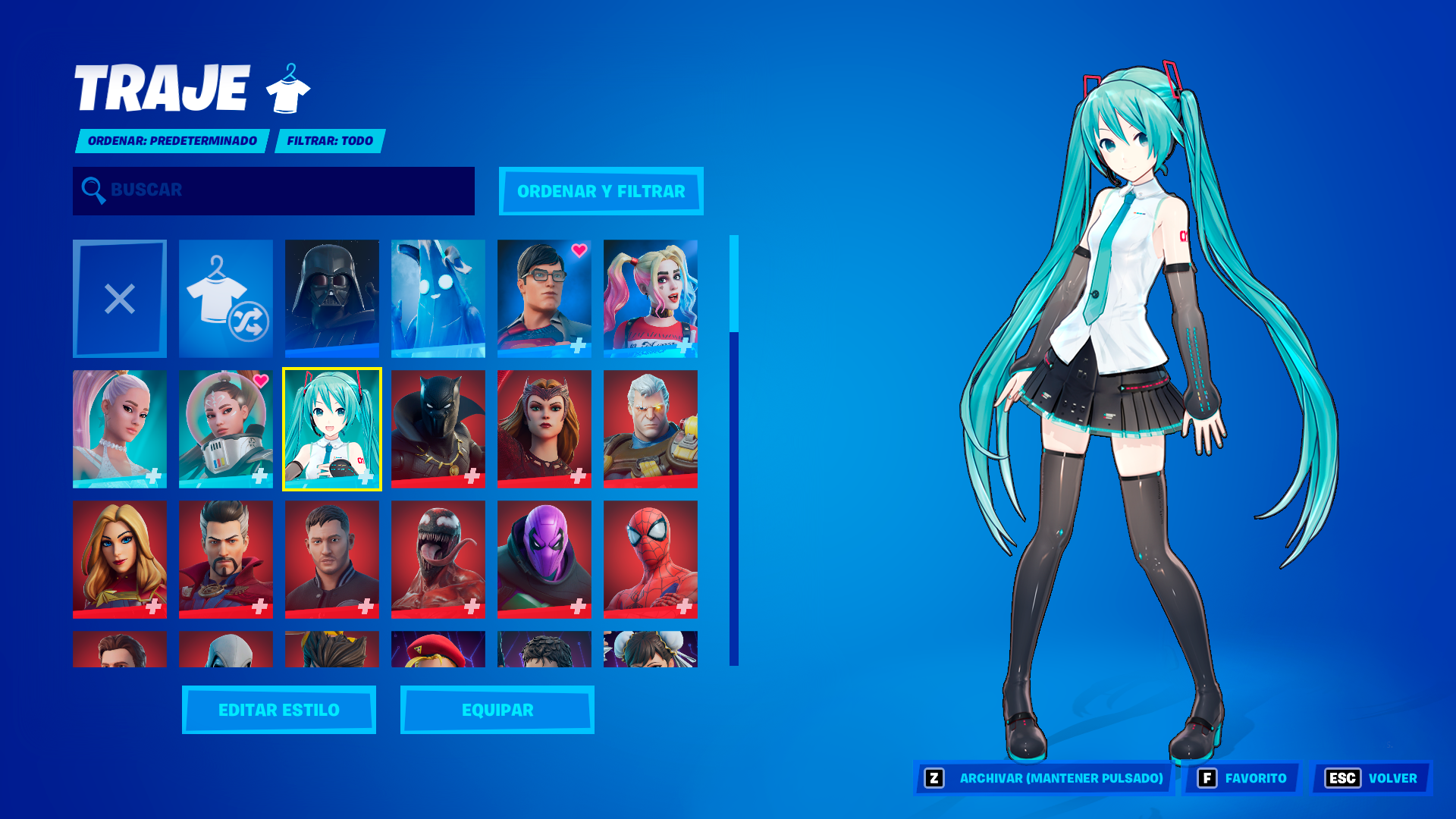The image size is (1456, 819).
Task: Click the magnifying glass search icon
Action: [x=93, y=190]
